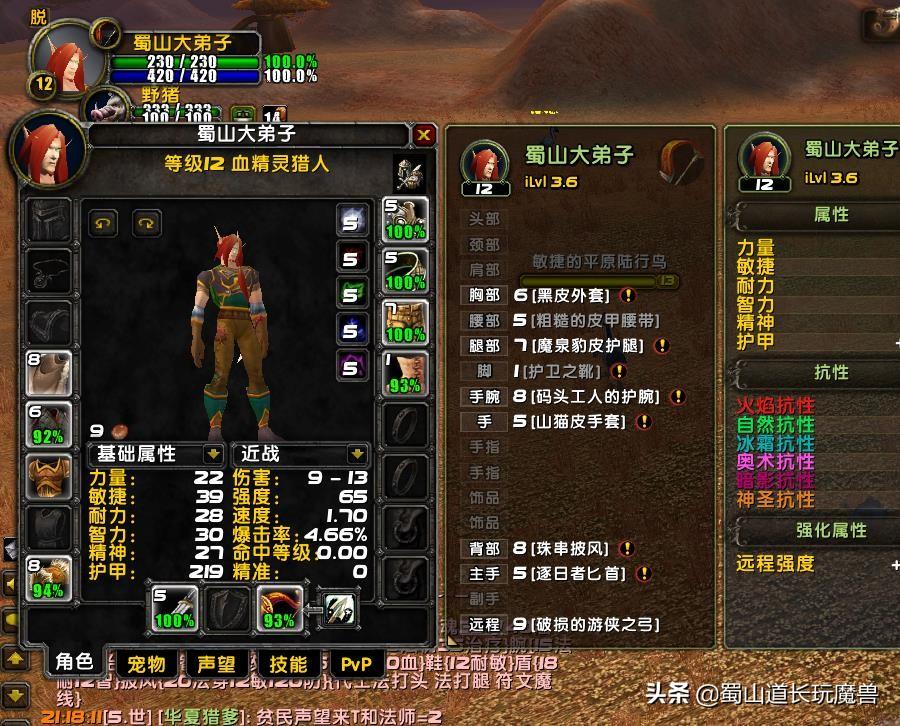The image size is (900, 726).
Task: Select the main-hand dagger slot
Action: coord(174,608)
